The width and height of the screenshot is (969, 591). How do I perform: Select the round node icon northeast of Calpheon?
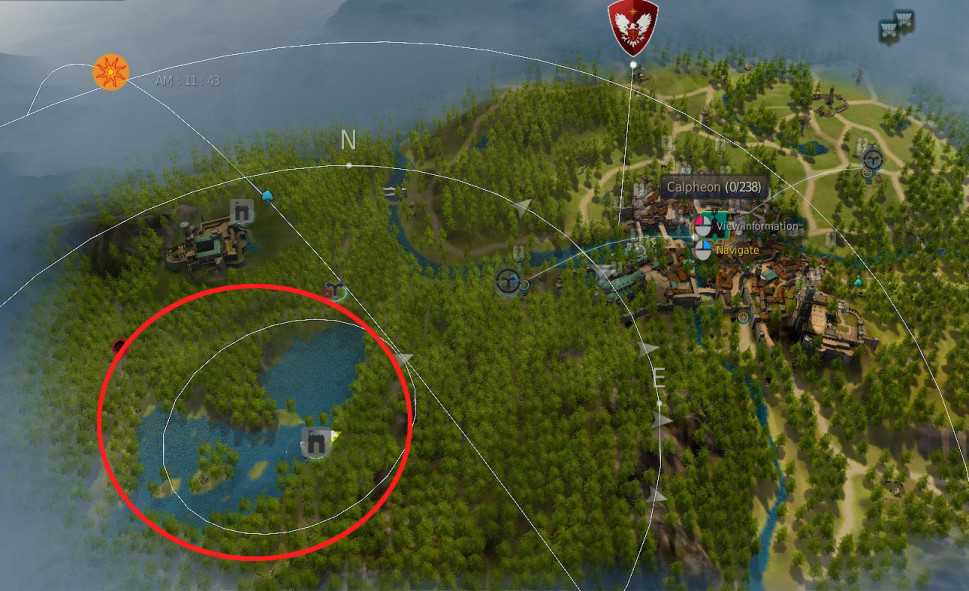(873, 158)
